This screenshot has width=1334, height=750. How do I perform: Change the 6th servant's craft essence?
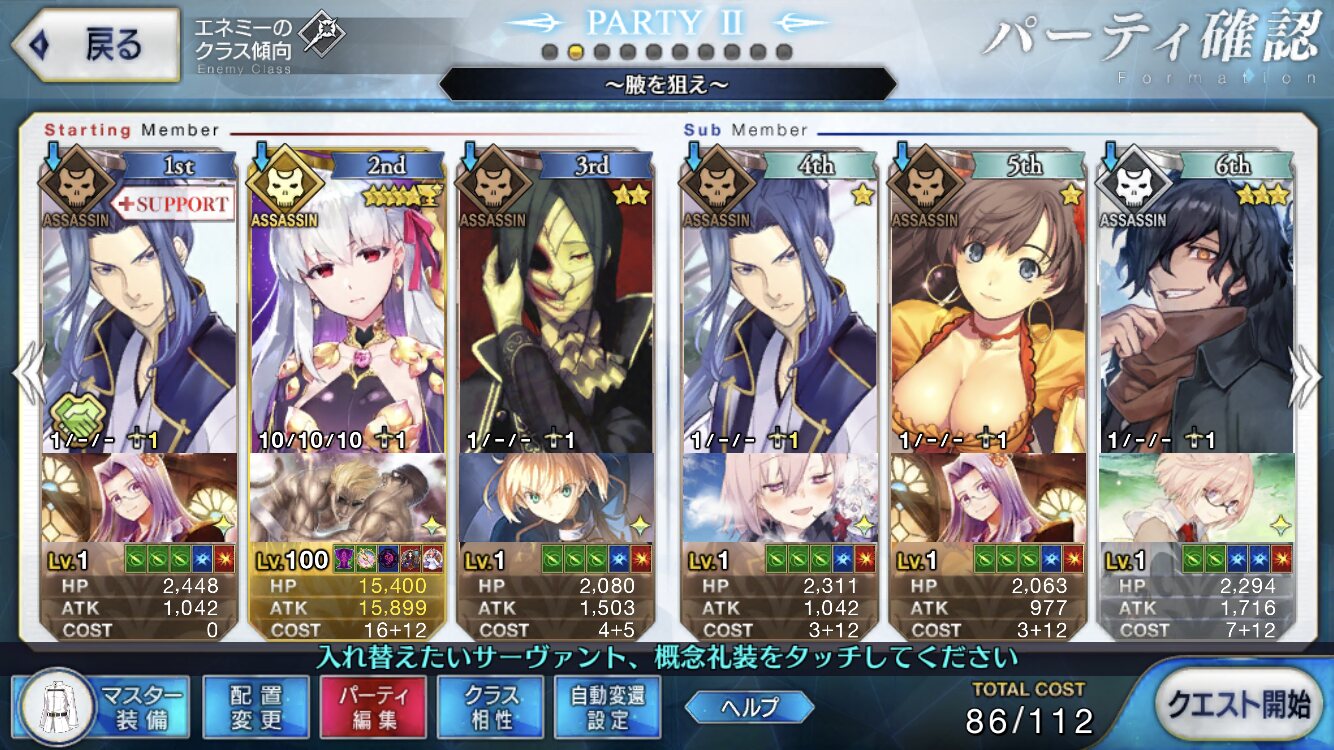tap(1196, 498)
